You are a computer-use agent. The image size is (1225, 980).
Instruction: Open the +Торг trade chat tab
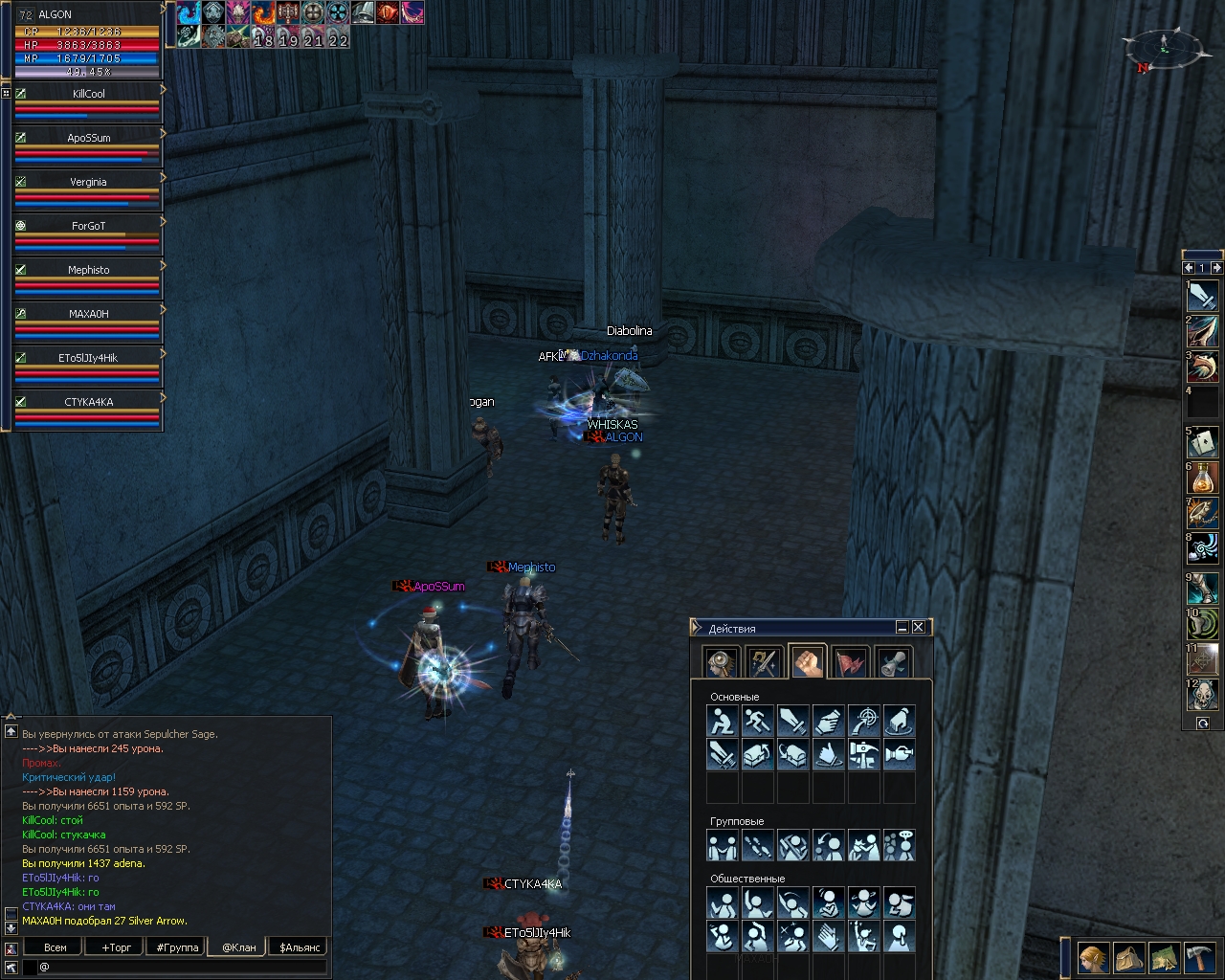coord(117,947)
